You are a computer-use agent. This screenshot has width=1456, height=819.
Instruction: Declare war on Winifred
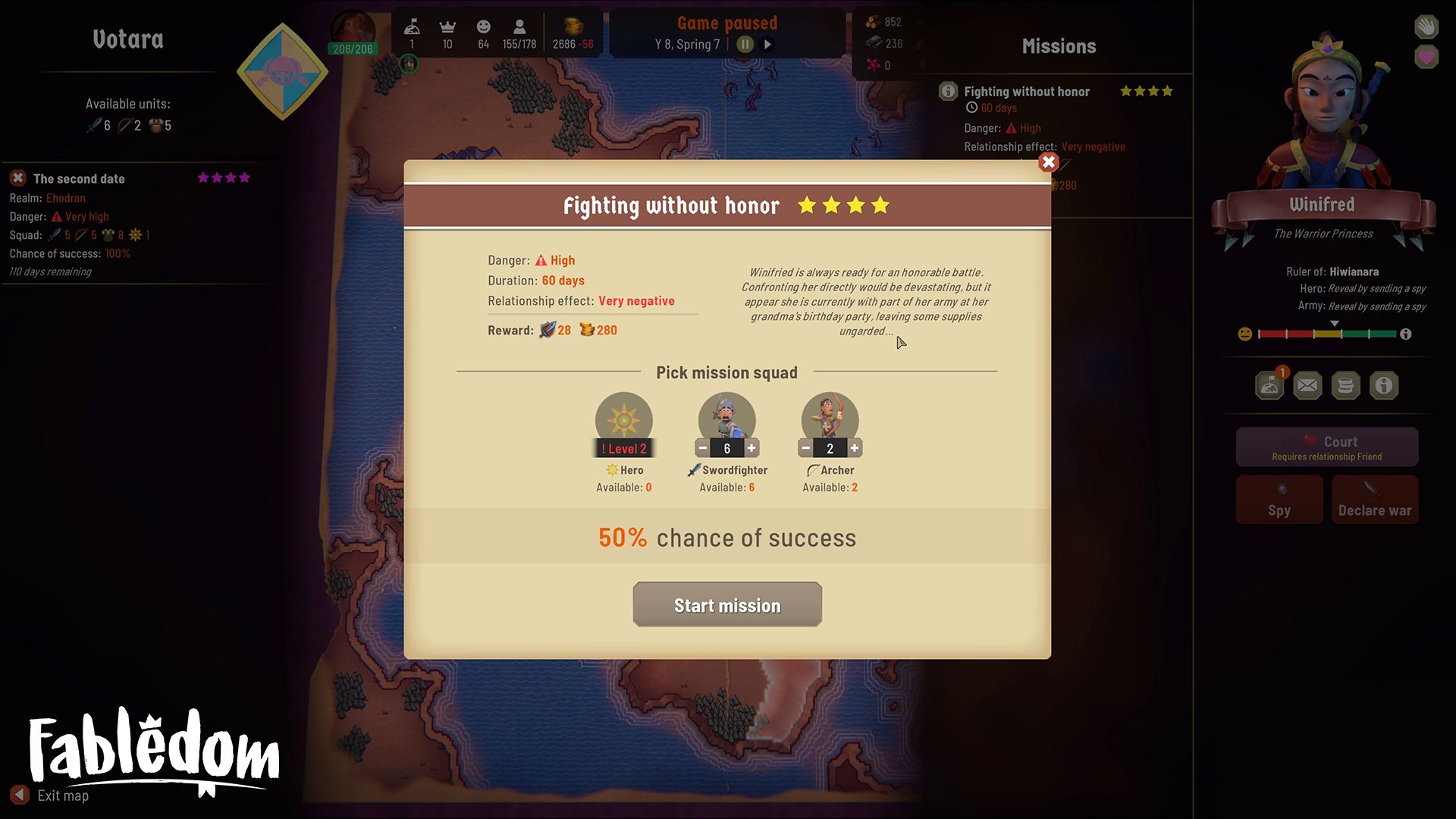pos(1374,500)
